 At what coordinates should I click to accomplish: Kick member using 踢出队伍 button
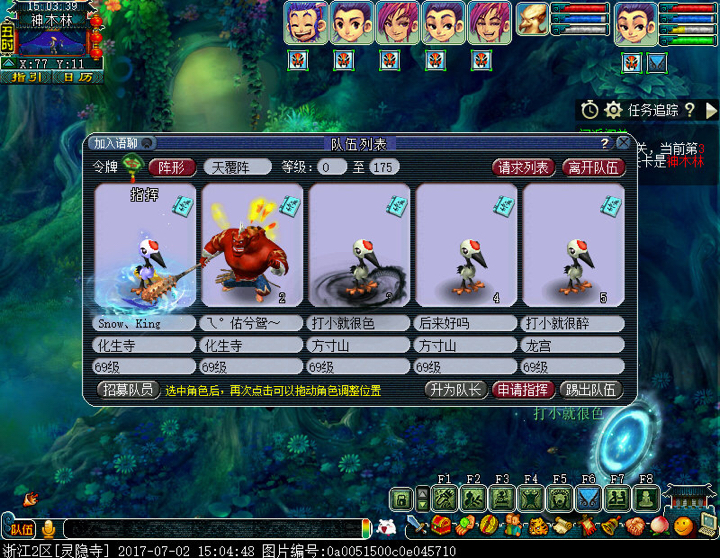click(590, 390)
